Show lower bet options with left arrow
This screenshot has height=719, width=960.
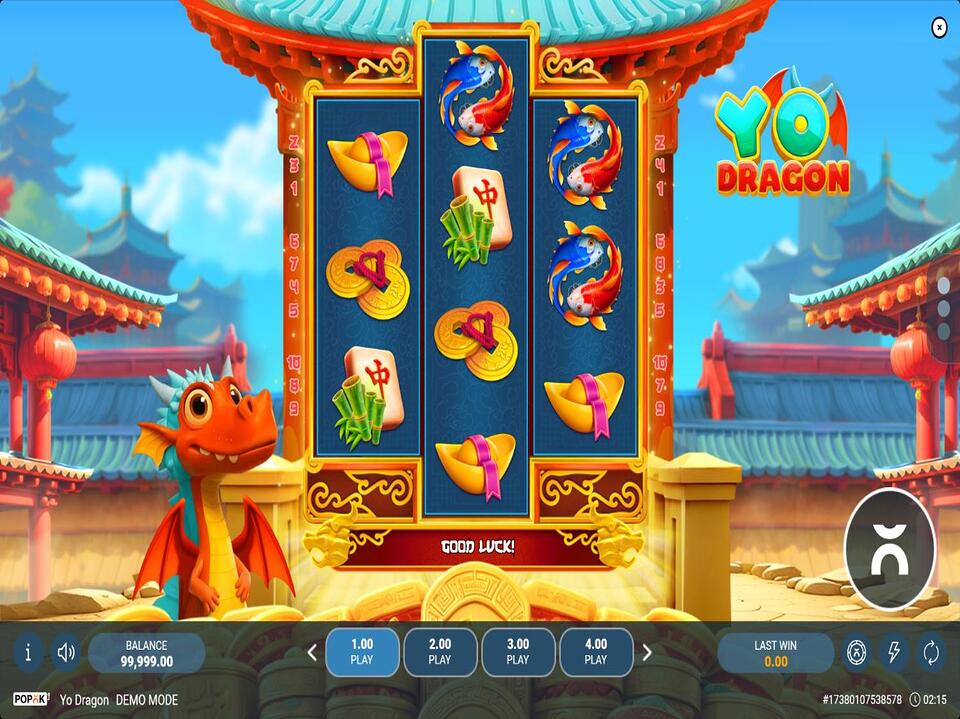coord(312,653)
